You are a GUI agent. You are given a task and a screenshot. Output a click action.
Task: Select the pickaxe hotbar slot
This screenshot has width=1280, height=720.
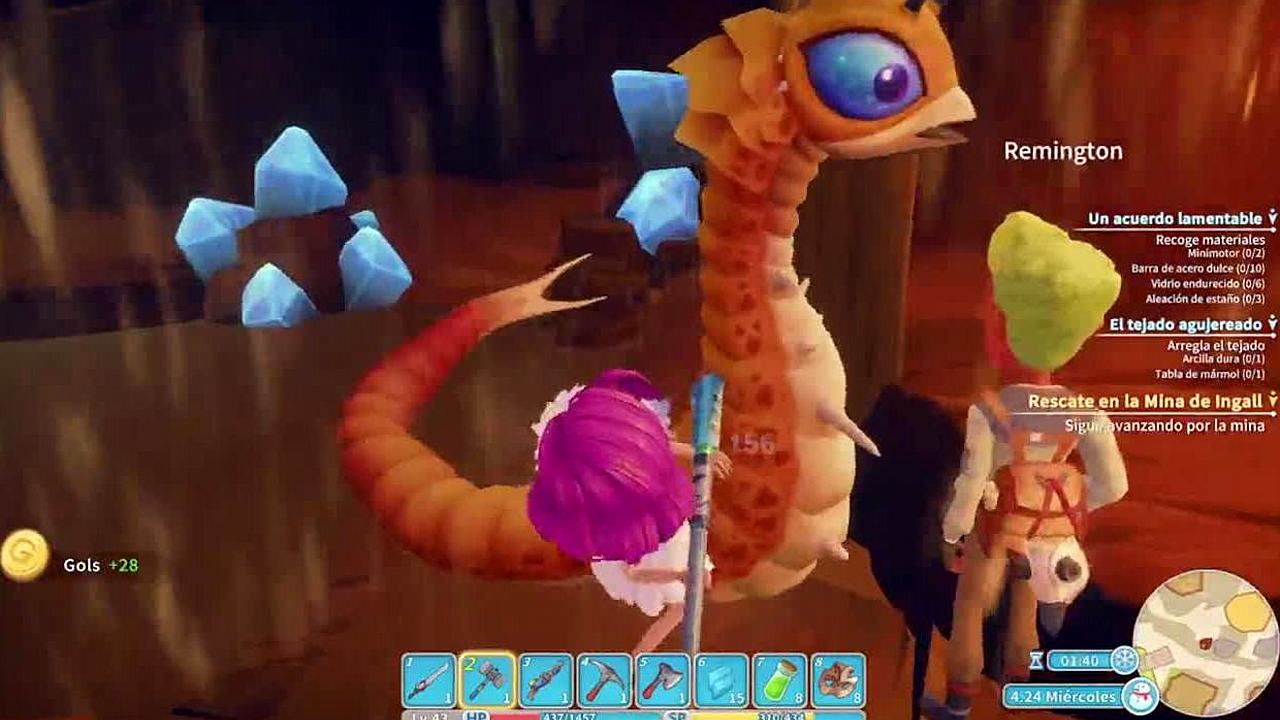coord(604,680)
